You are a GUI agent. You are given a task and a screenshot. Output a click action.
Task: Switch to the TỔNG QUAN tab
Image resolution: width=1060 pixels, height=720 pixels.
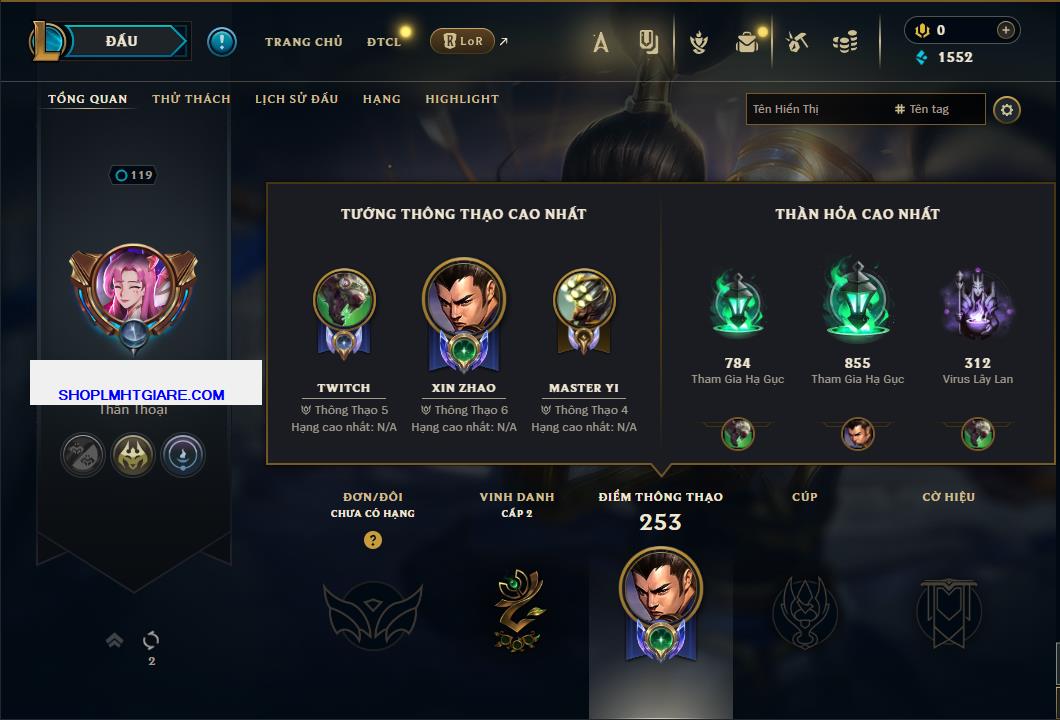[x=88, y=99]
